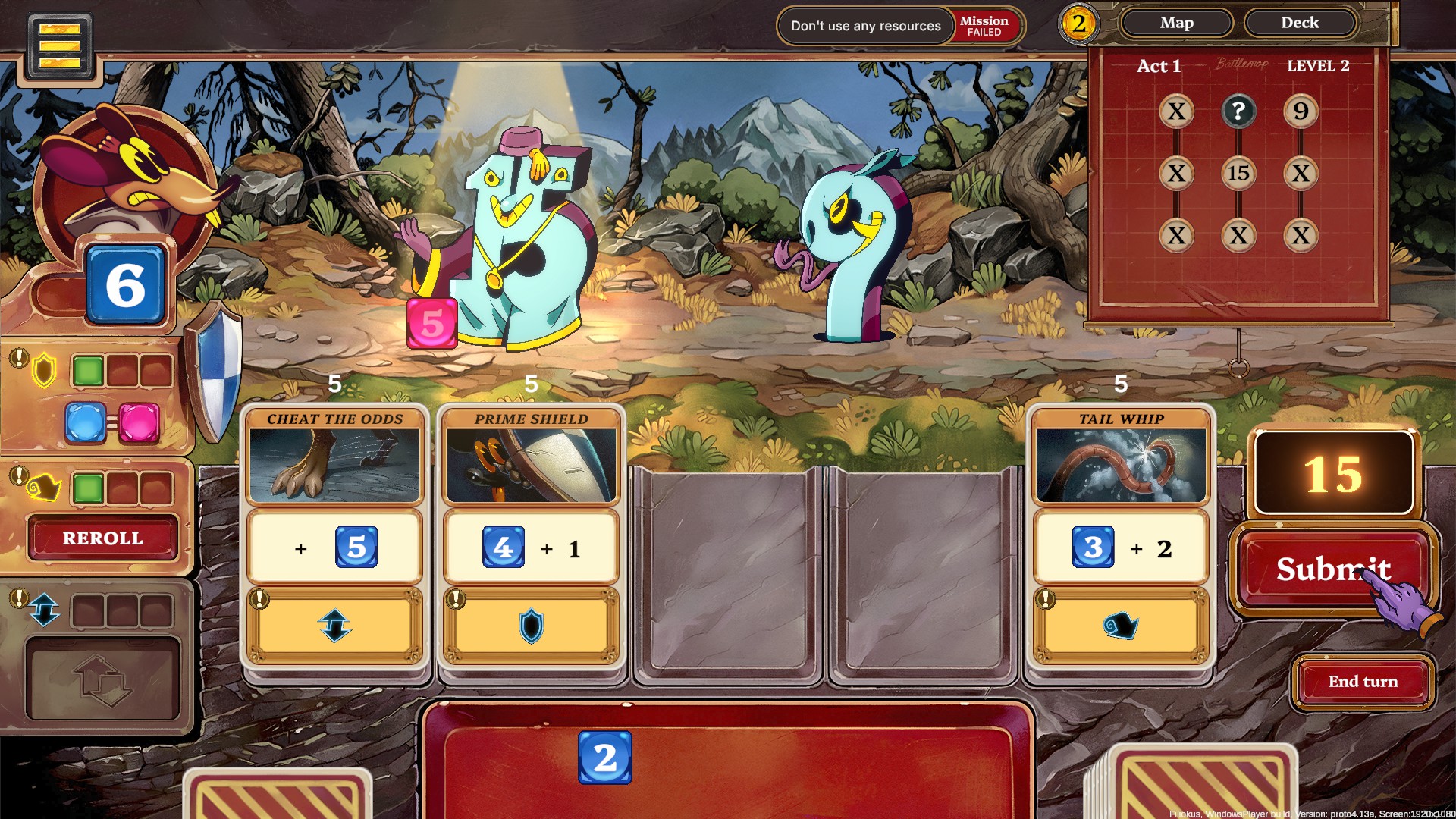Click the blue 6 die under portrait
1456x819 pixels.
click(126, 285)
